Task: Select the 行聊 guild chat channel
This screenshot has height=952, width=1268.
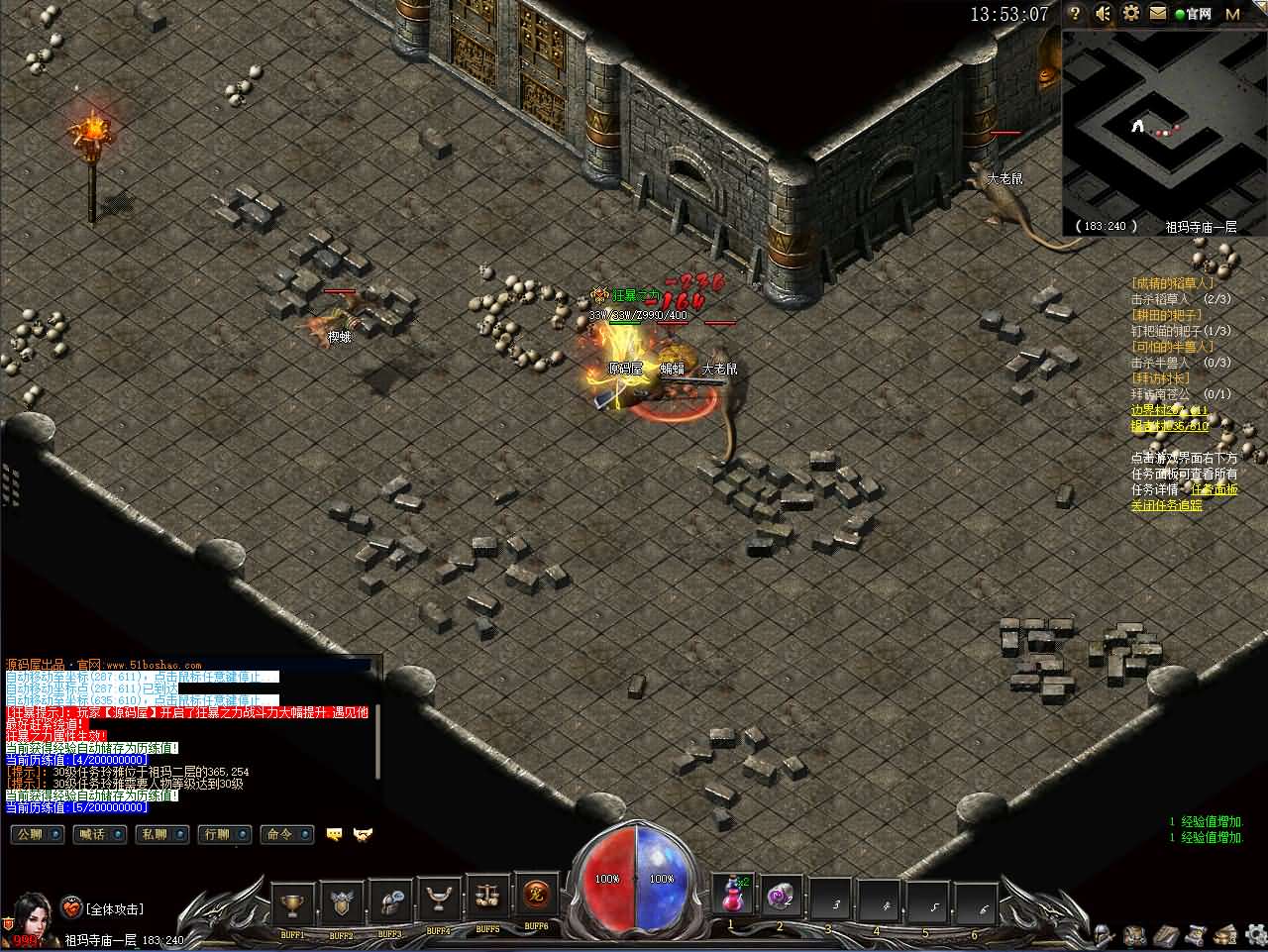Action: tap(224, 834)
